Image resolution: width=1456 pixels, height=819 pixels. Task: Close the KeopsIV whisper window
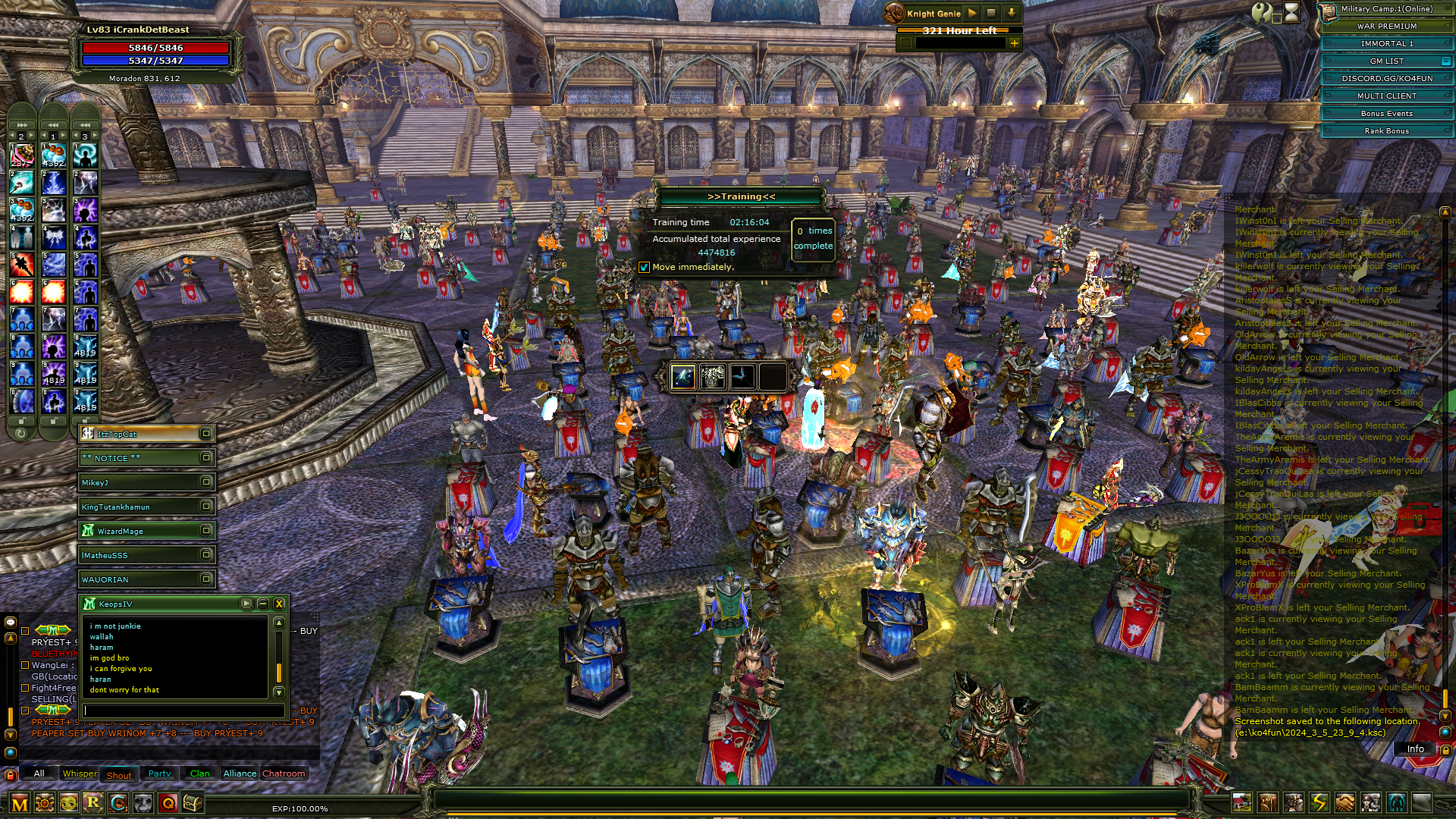click(279, 604)
